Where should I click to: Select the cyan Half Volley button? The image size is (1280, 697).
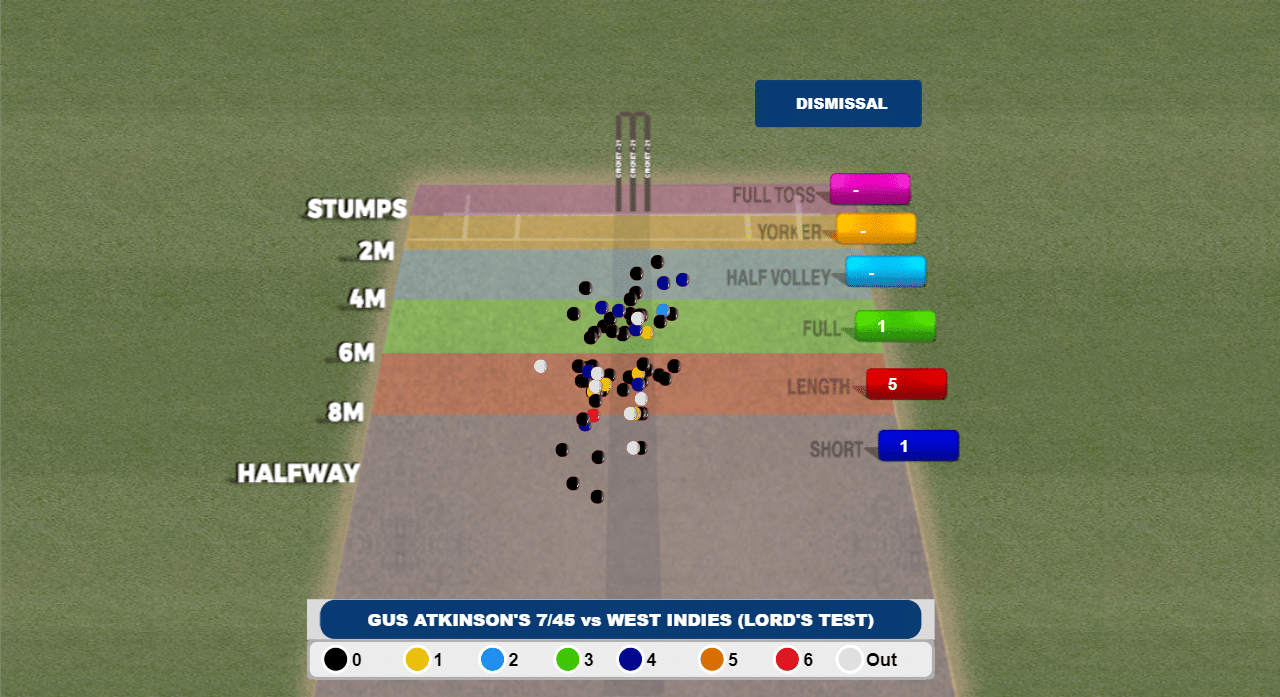pyautogui.click(x=885, y=272)
